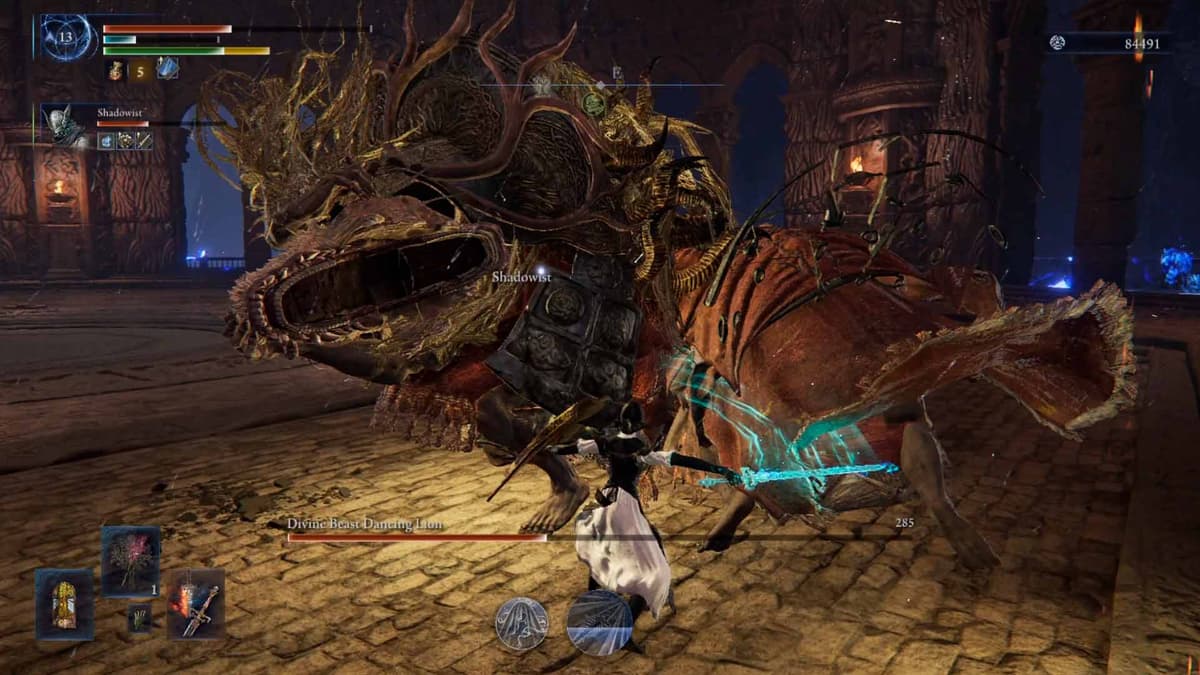Viewport: 1200px width, 675px height.
Task: Select the flaming sword weapon slot
Action: click(195, 603)
